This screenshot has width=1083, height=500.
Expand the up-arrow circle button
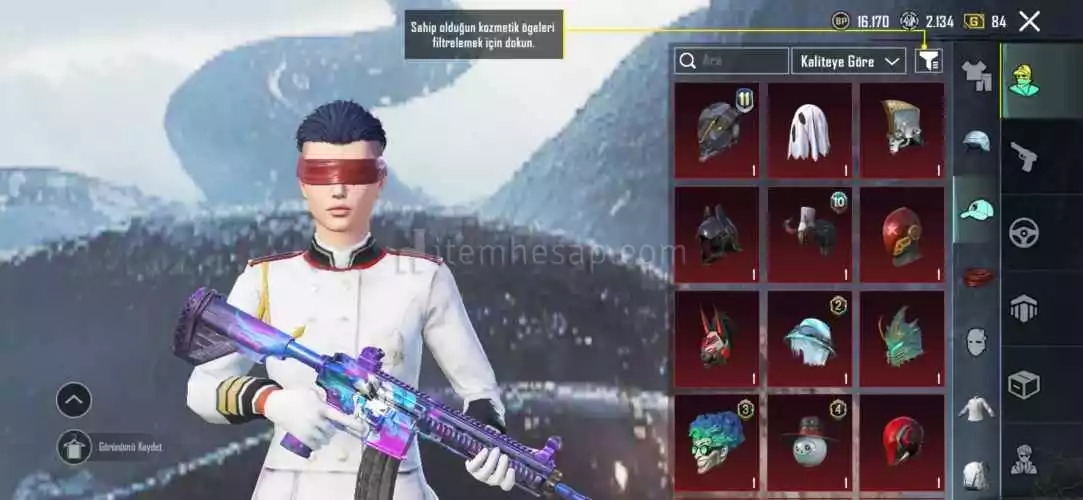click(x=74, y=400)
